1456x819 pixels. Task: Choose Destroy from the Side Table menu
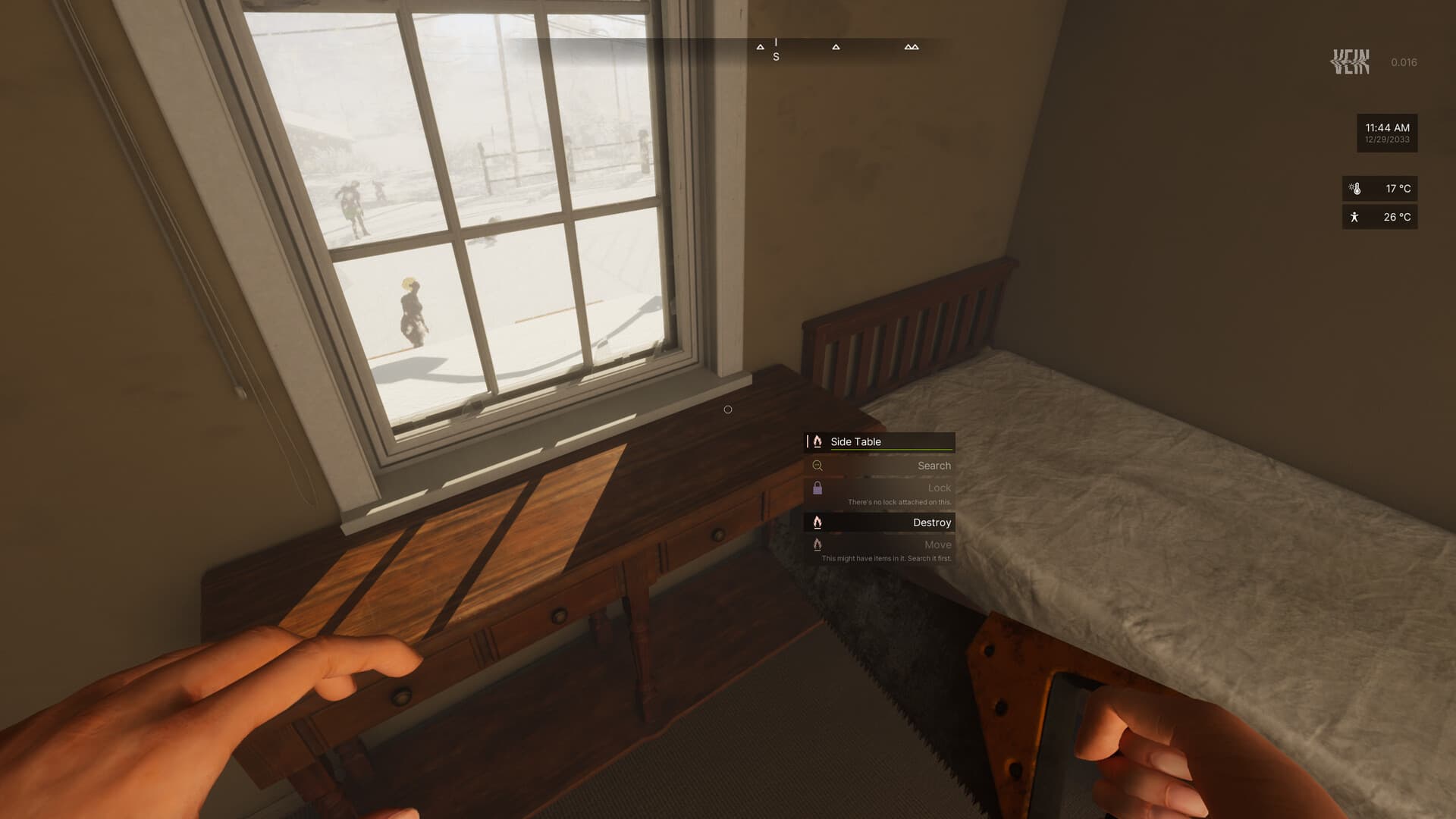tap(932, 522)
